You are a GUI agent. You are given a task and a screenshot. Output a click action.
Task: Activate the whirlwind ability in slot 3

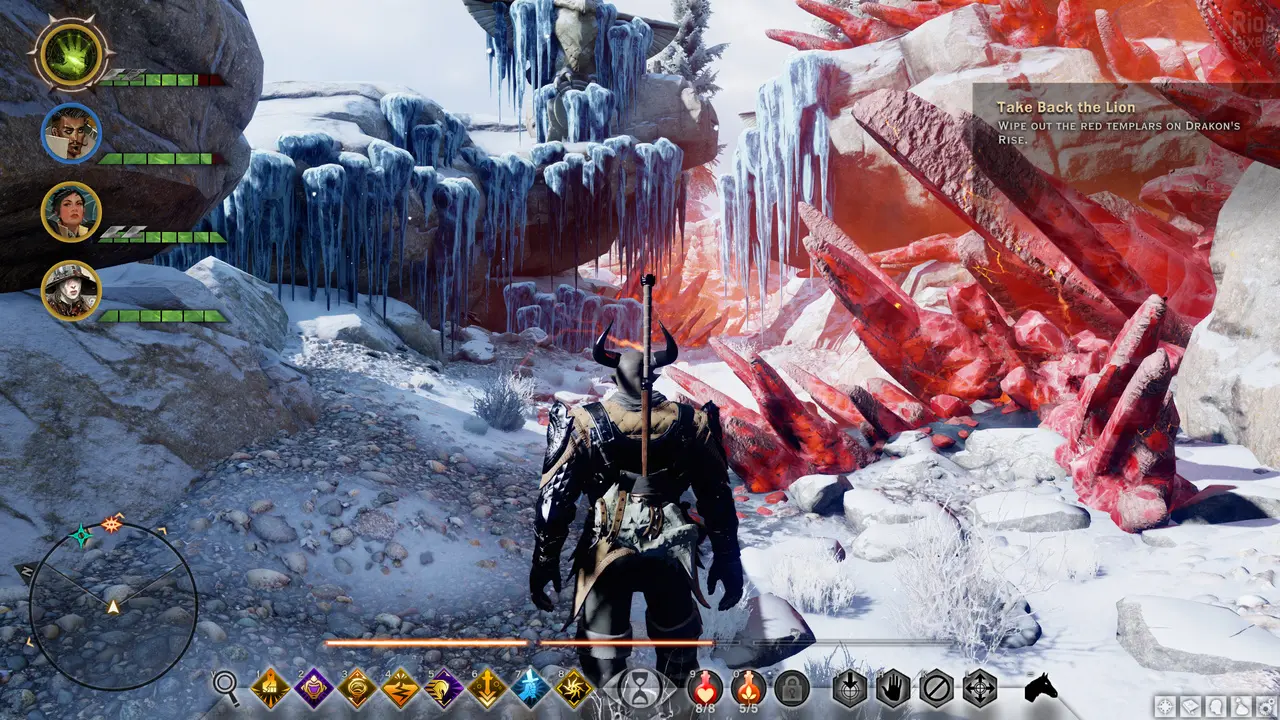tap(357, 688)
